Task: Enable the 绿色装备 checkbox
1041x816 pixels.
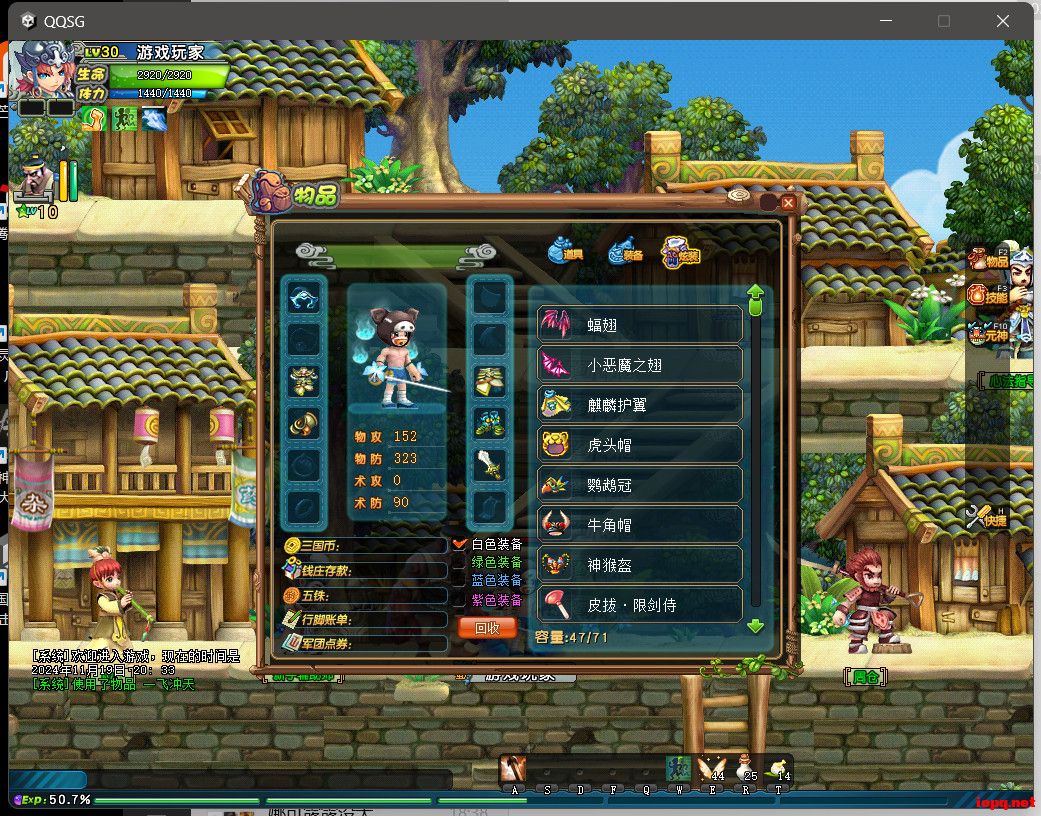Action: [x=460, y=563]
